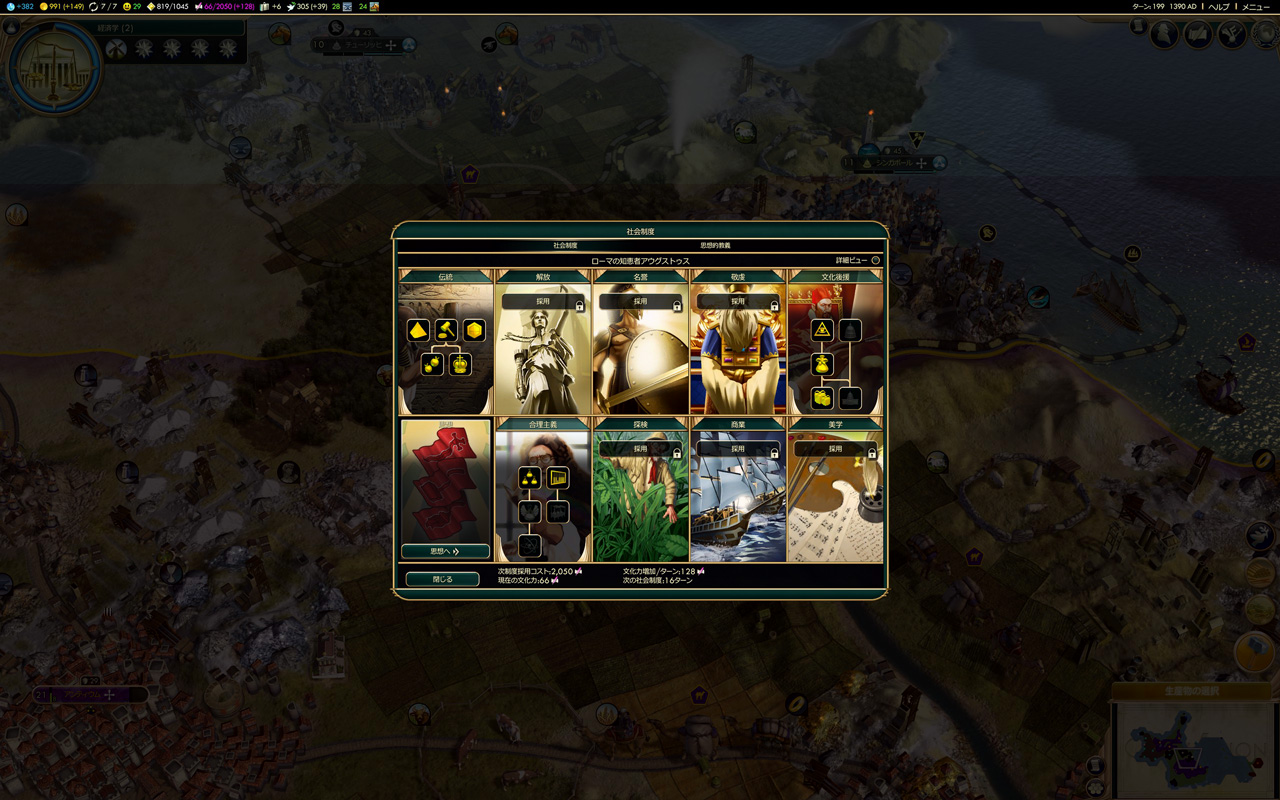Open the メニュー game menu
Screen dimensions: 1280x800
(x=1256, y=6)
